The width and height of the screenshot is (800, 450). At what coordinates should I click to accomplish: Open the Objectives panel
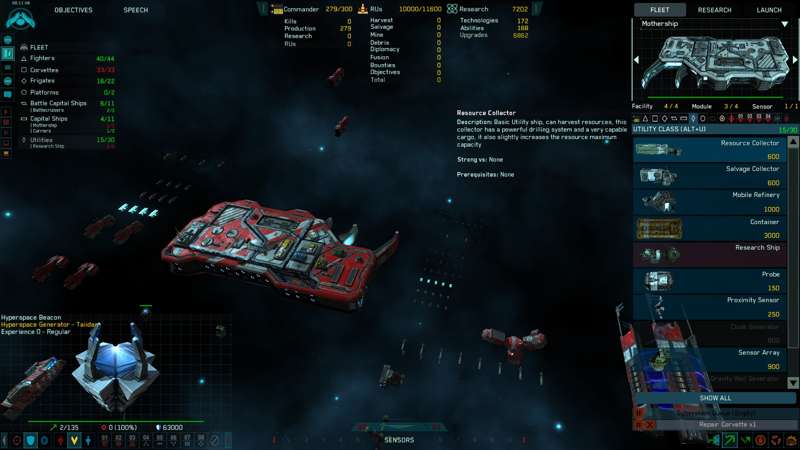point(73,10)
